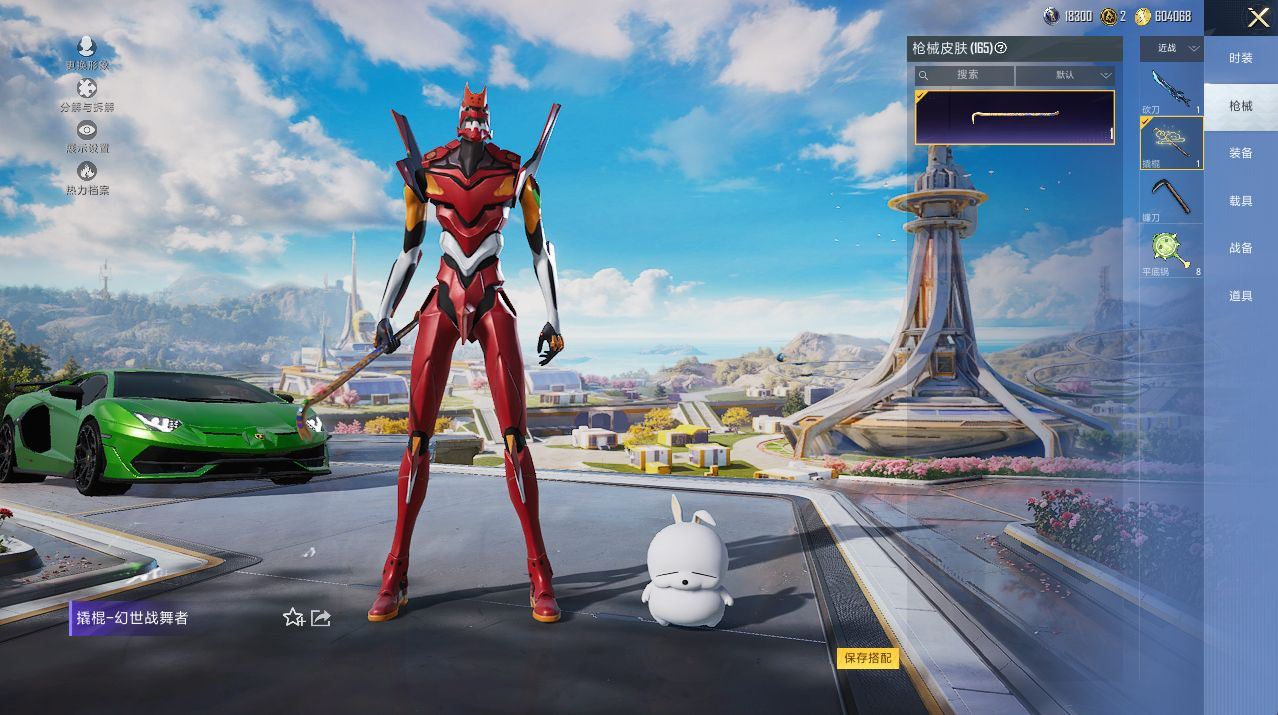
Task: Open the 默认 sort order dropdown
Action: pos(1066,75)
